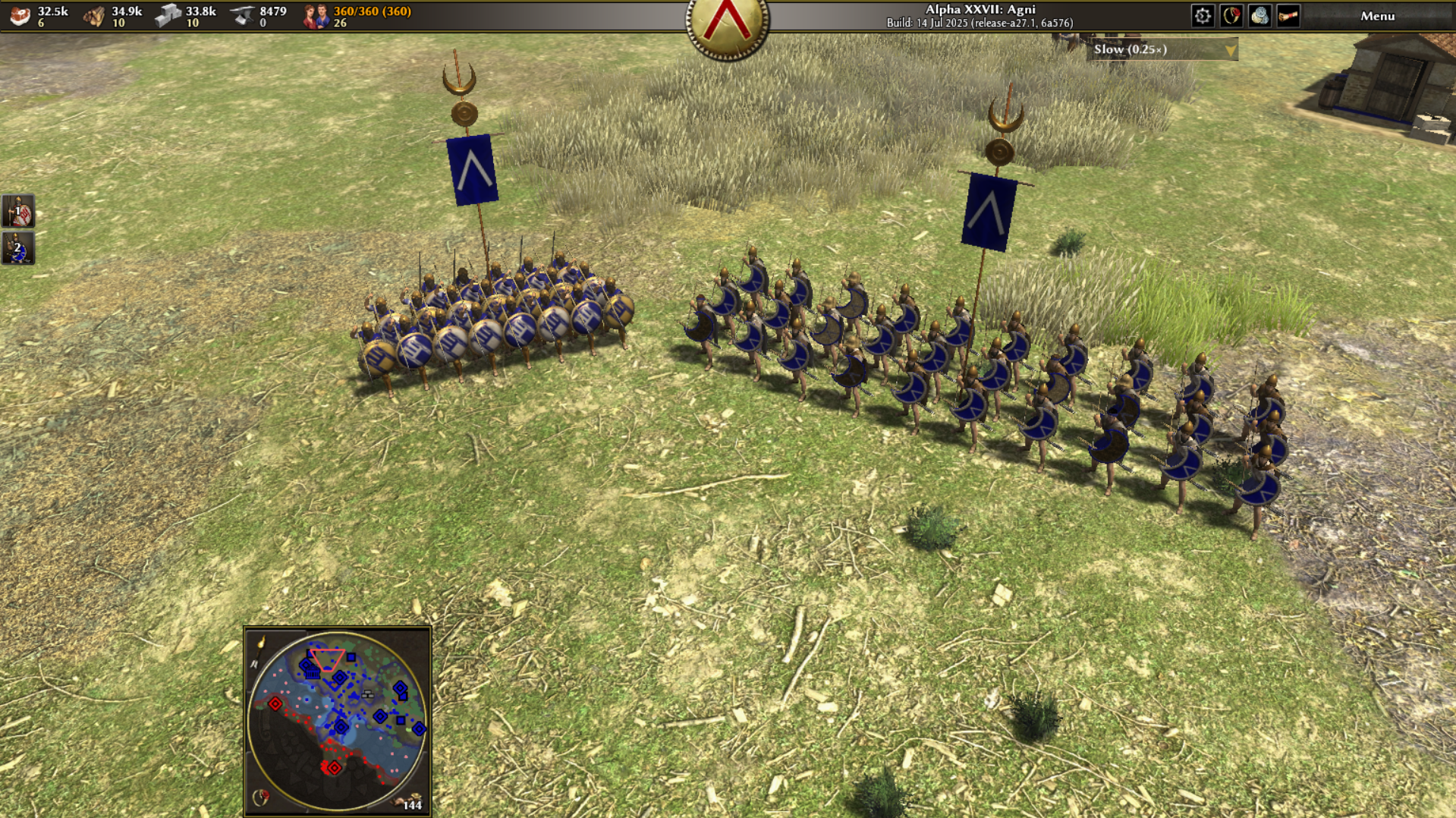Open the objectives scroll icon
The image size is (1456, 818).
pyautogui.click(x=1288, y=16)
